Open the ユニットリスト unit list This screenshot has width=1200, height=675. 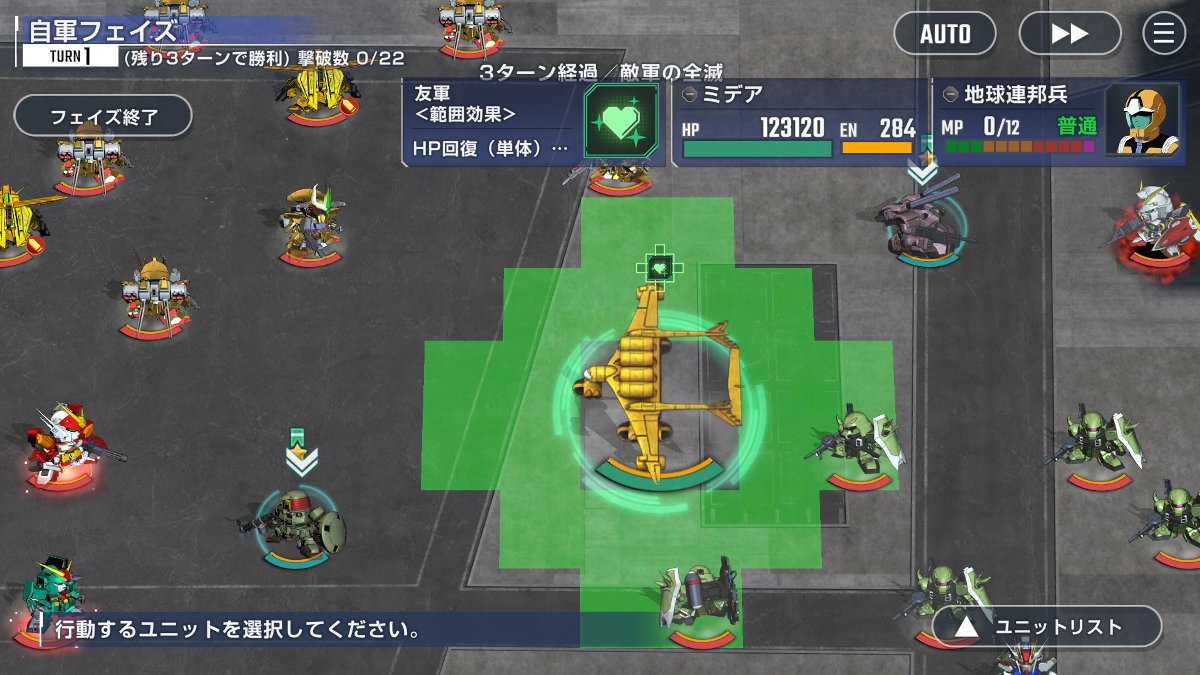[x=1047, y=627]
